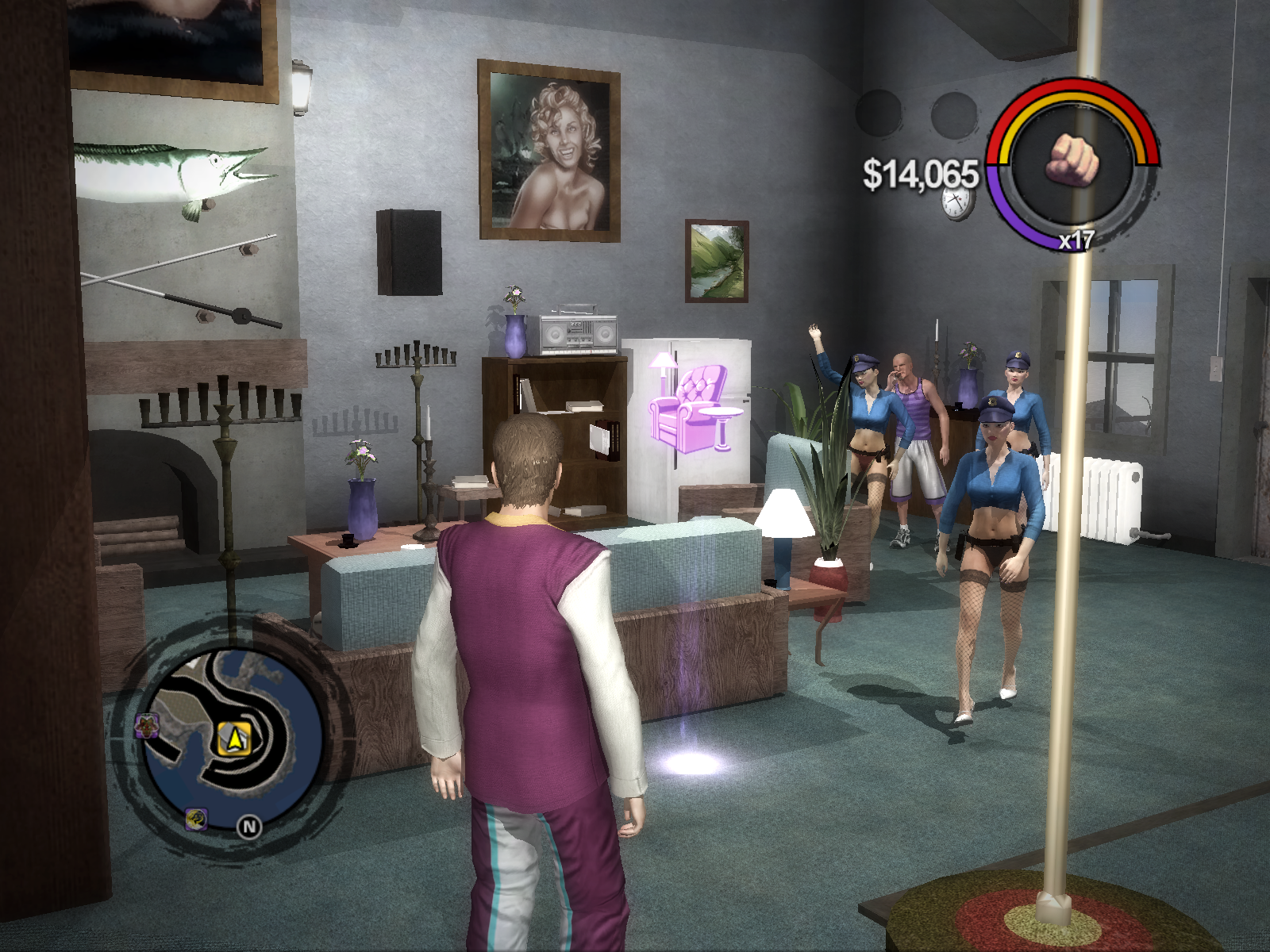The width and height of the screenshot is (1270, 952).
Task: Click the fist weapon icon
Action: pos(1072,161)
